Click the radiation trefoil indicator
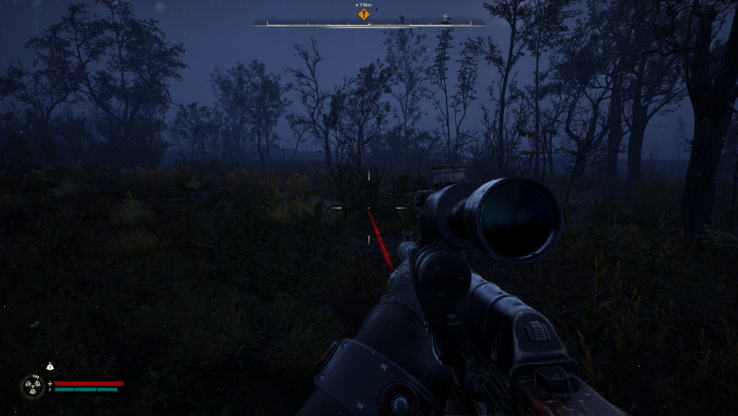 click(33, 386)
